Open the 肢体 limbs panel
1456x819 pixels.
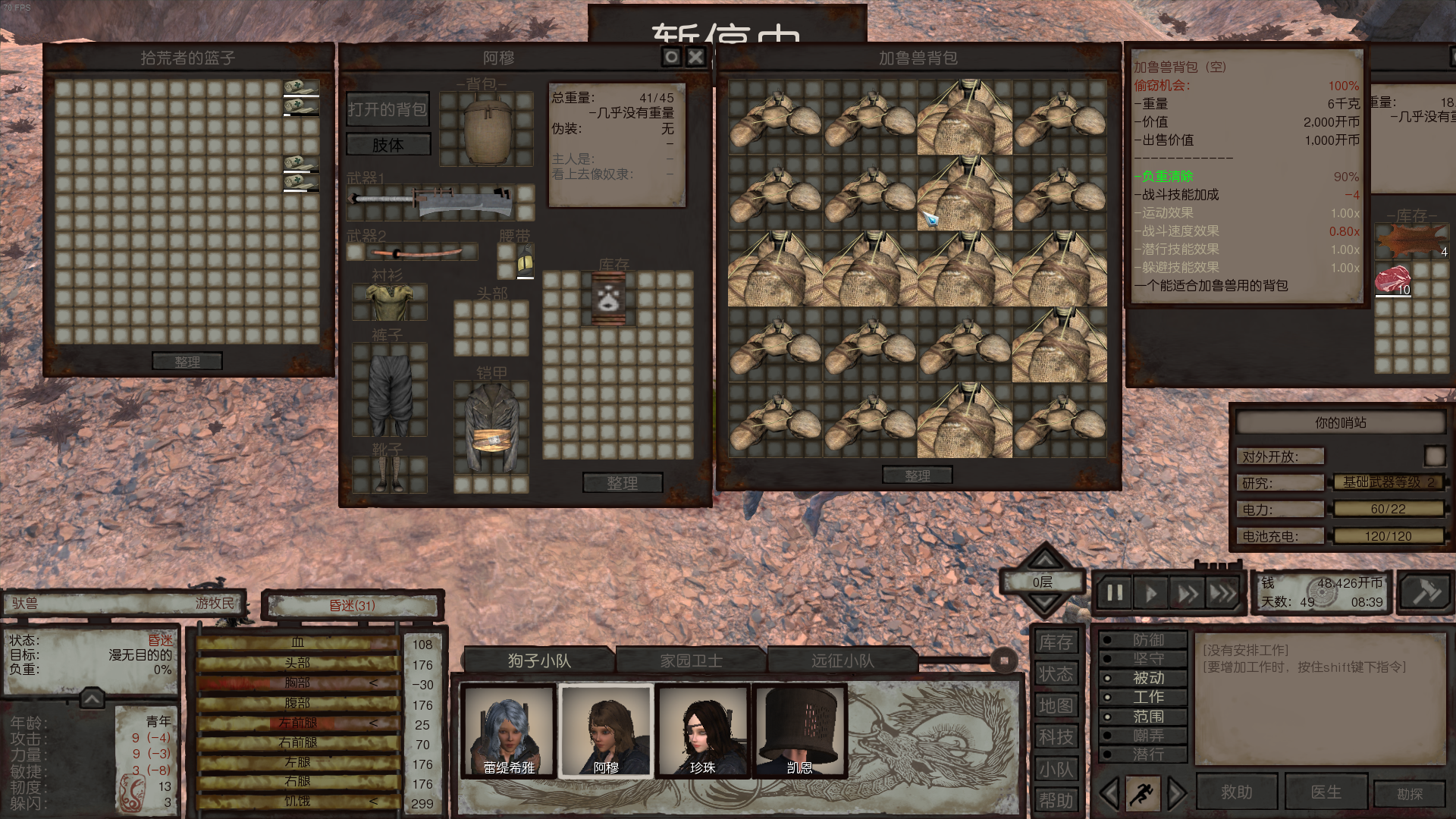[388, 145]
